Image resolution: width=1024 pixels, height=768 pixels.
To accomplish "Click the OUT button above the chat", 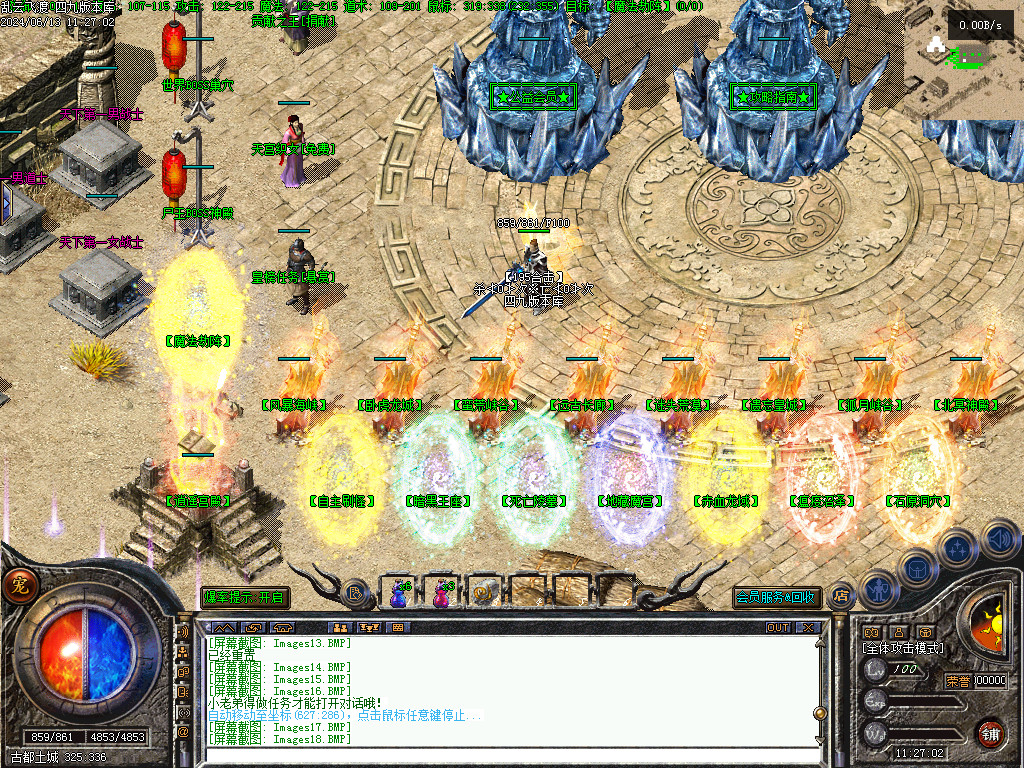I will click(x=778, y=628).
